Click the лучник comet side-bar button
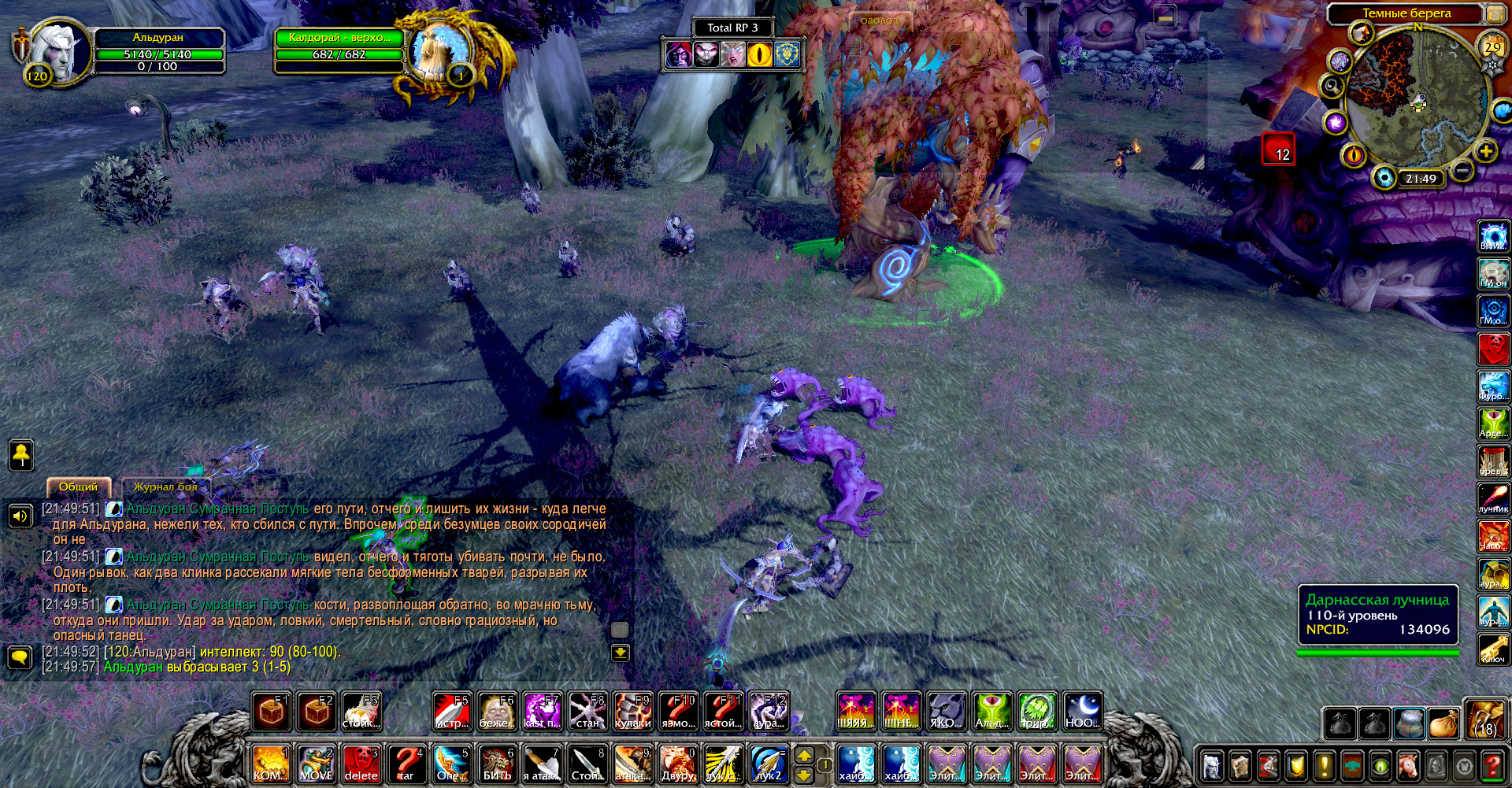The image size is (1512, 788). tap(1493, 498)
